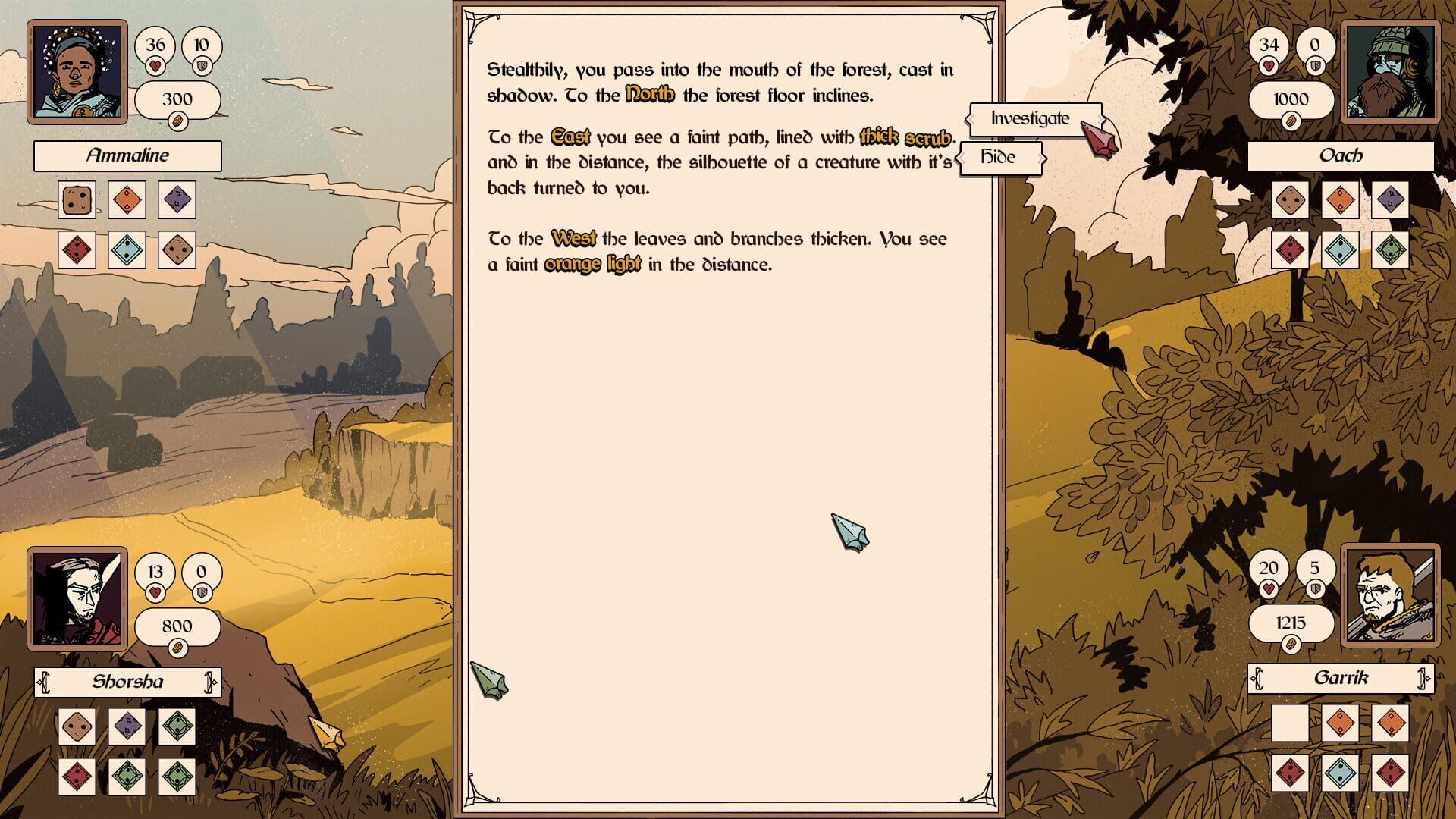Select Ammaline's orange diamond die
This screenshot has width=1456, height=819.
coord(127,200)
